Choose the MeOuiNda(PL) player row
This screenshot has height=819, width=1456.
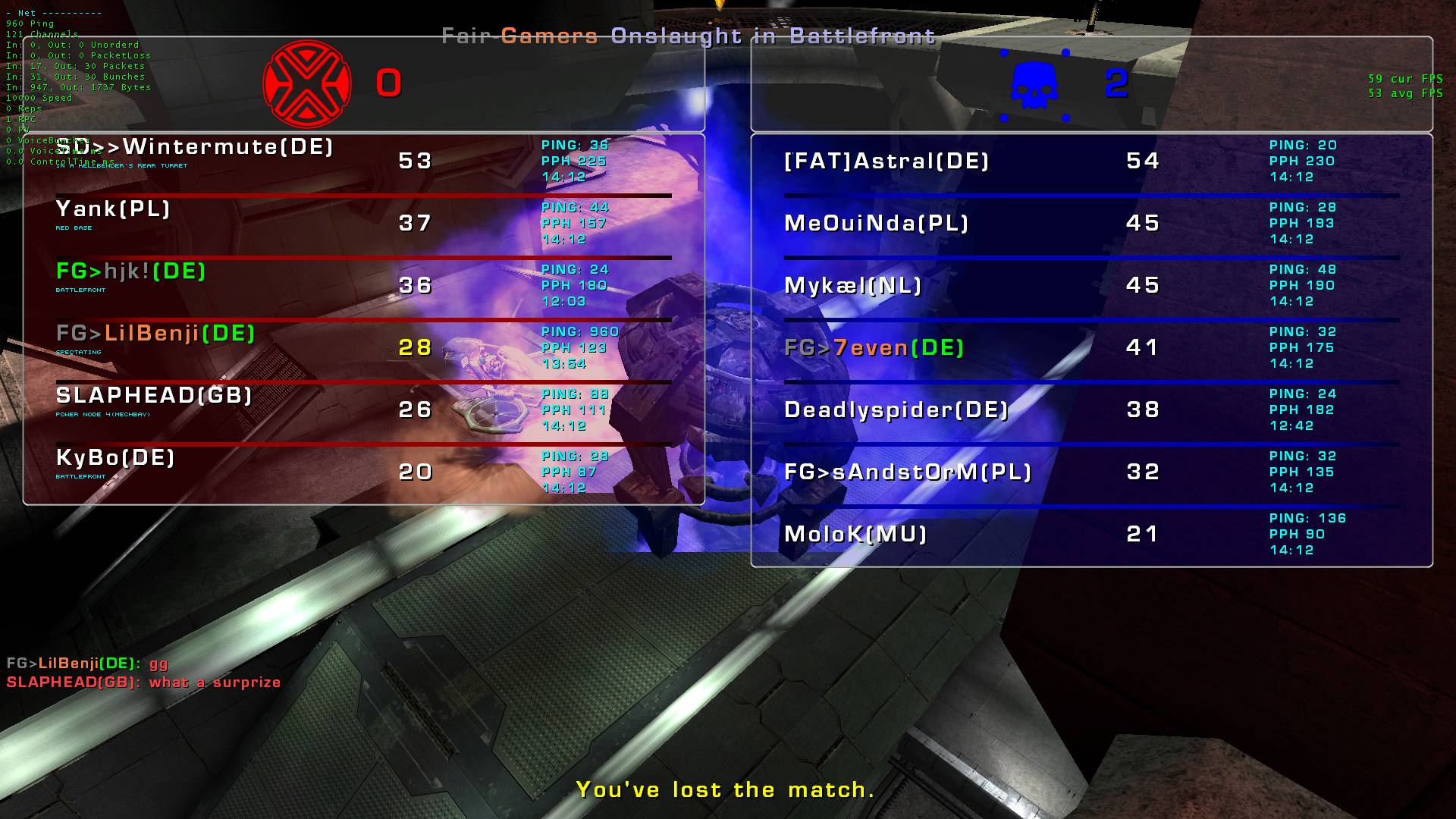(877, 223)
